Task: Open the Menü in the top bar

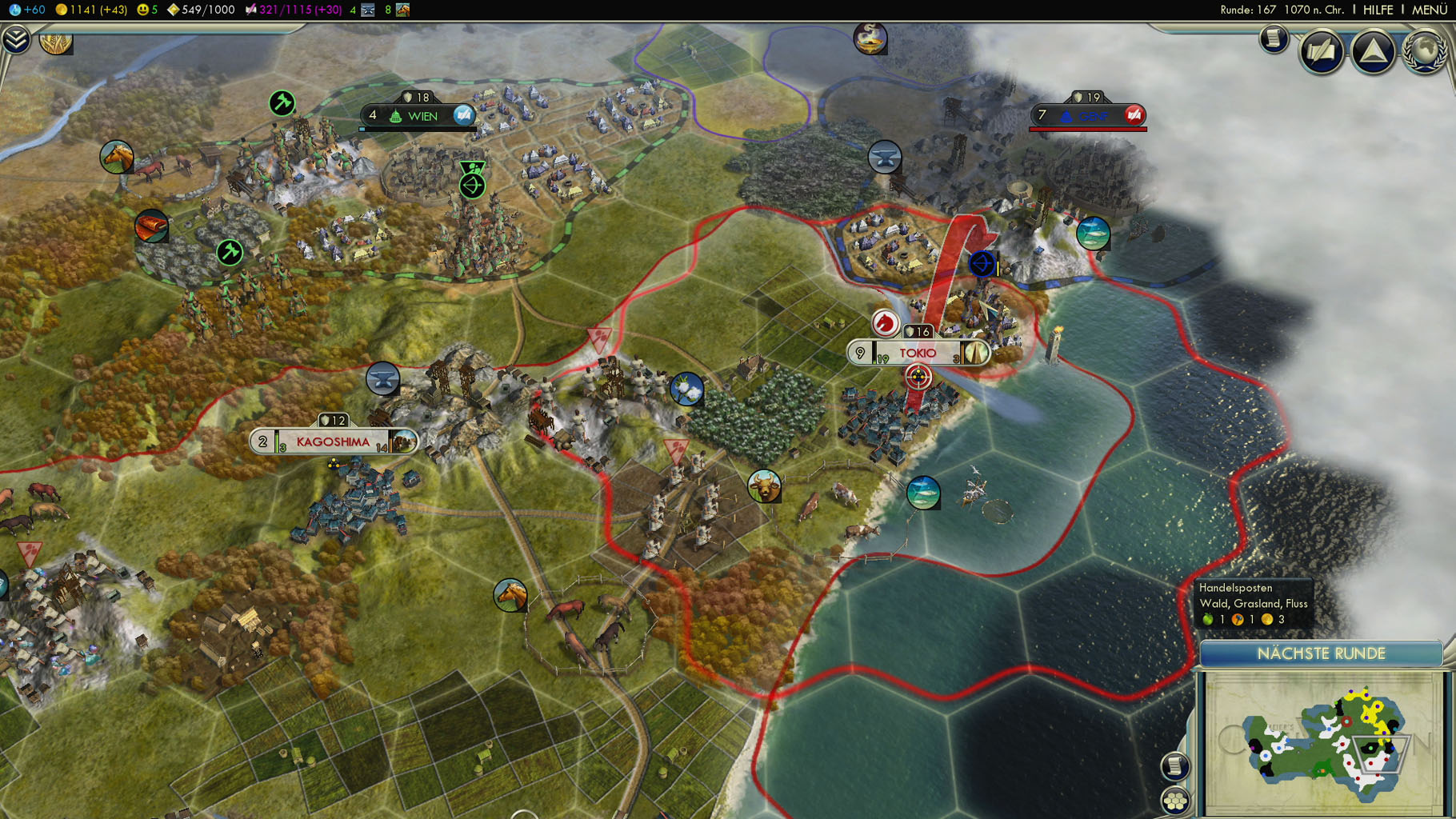Action: point(1428,10)
